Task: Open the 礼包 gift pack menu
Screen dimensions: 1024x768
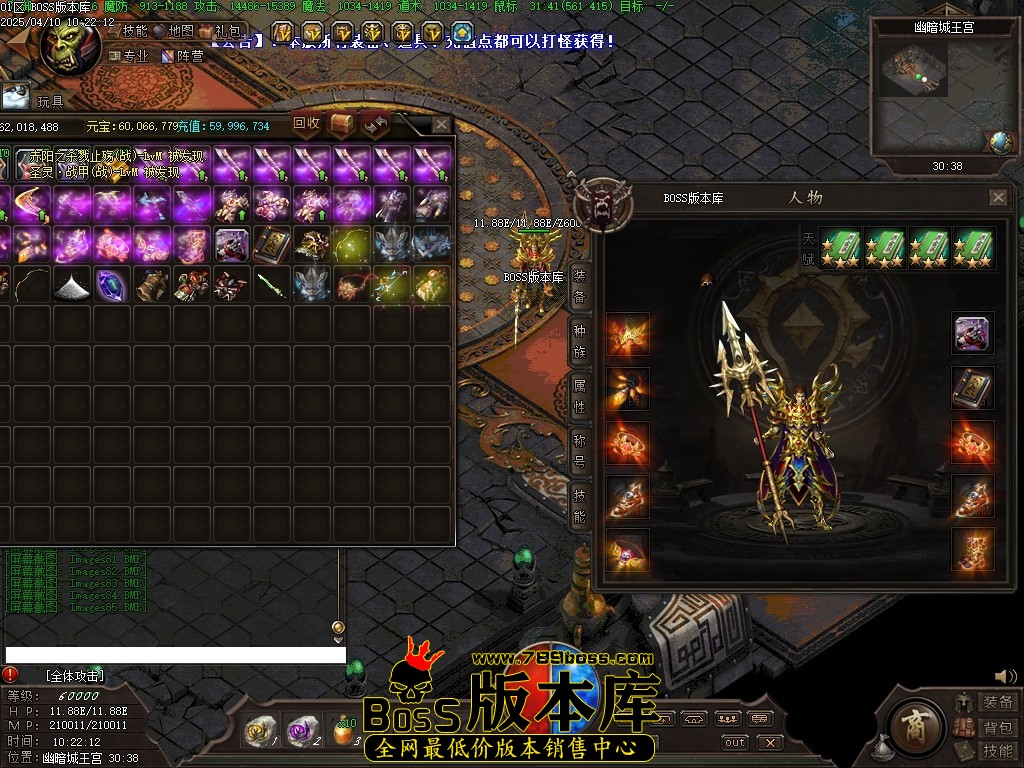Action: pyautogui.click(x=222, y=31)
